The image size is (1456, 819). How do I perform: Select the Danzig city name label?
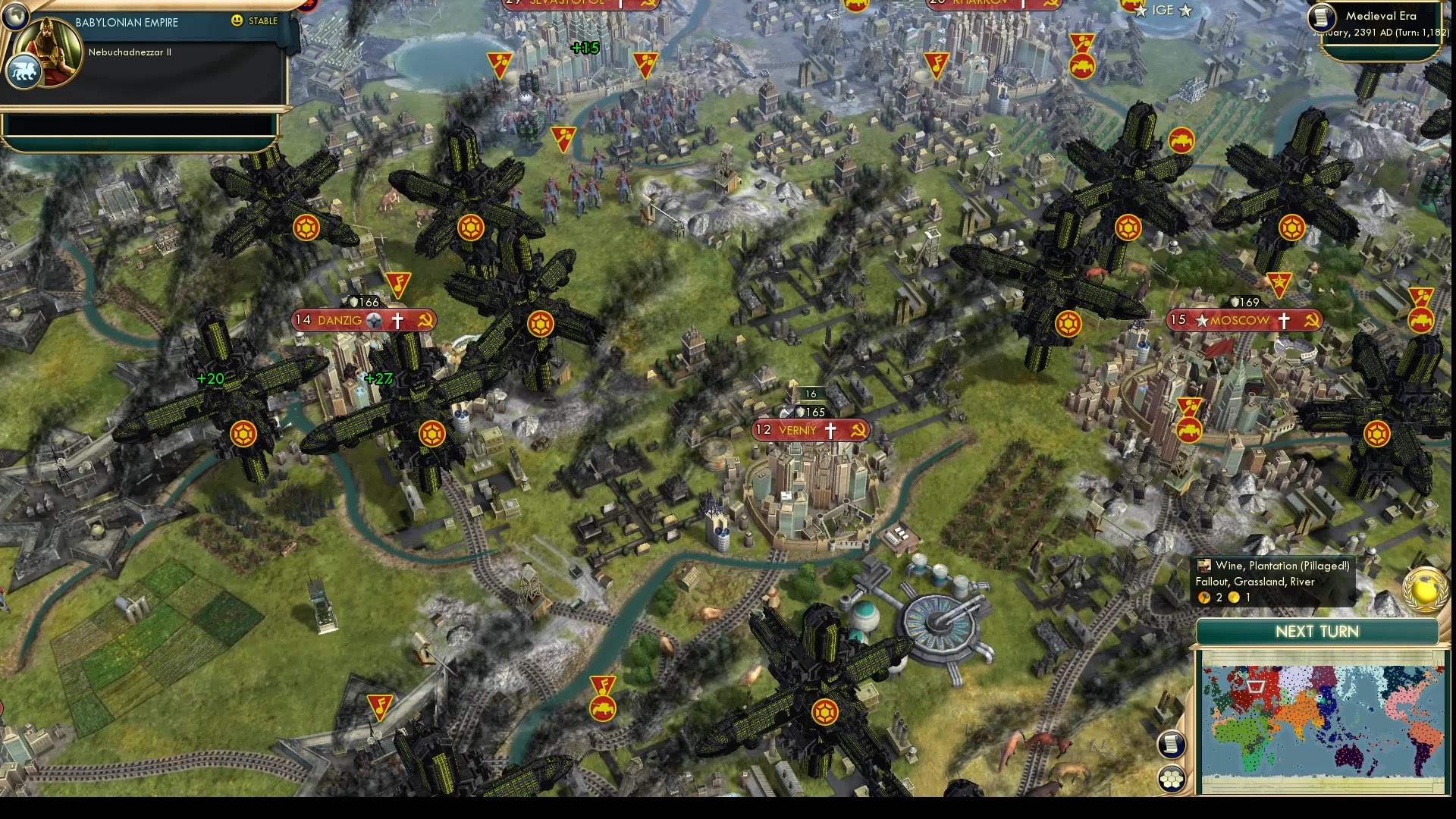(x=339, y=319)
